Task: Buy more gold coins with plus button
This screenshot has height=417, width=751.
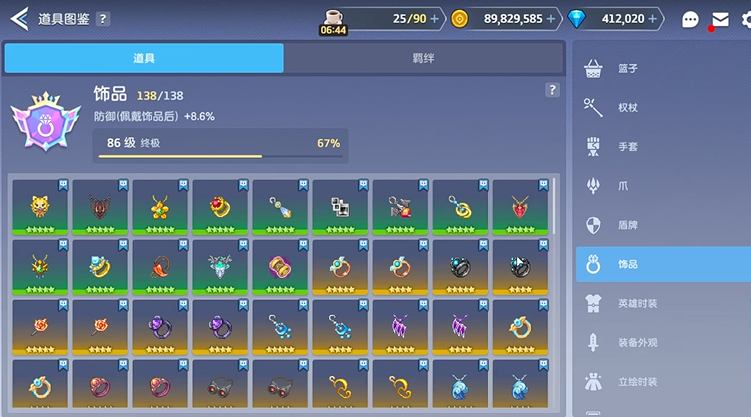Action: 551,19
